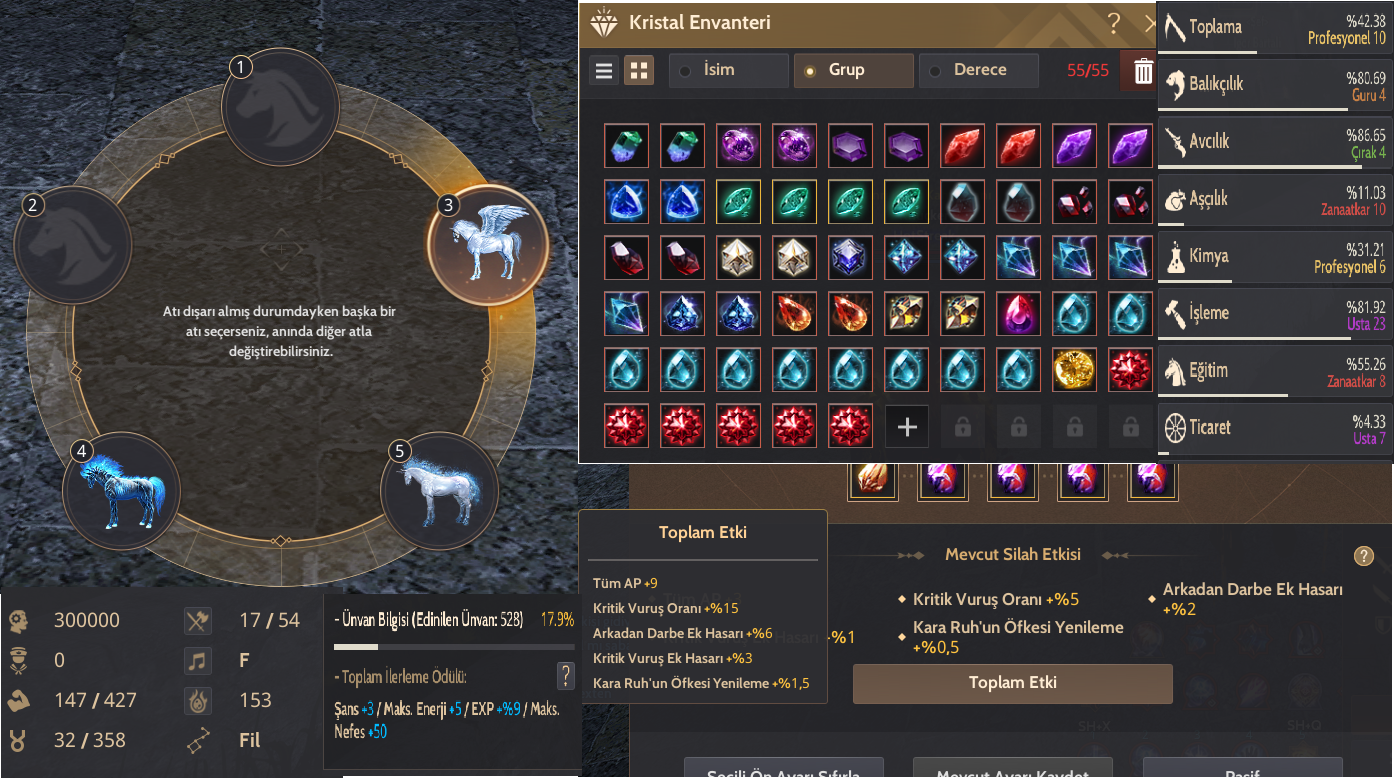The height and width of the screenshot is (778, 1394).
Task: Click the plus slot in crystal inventory
Action: 906,425
